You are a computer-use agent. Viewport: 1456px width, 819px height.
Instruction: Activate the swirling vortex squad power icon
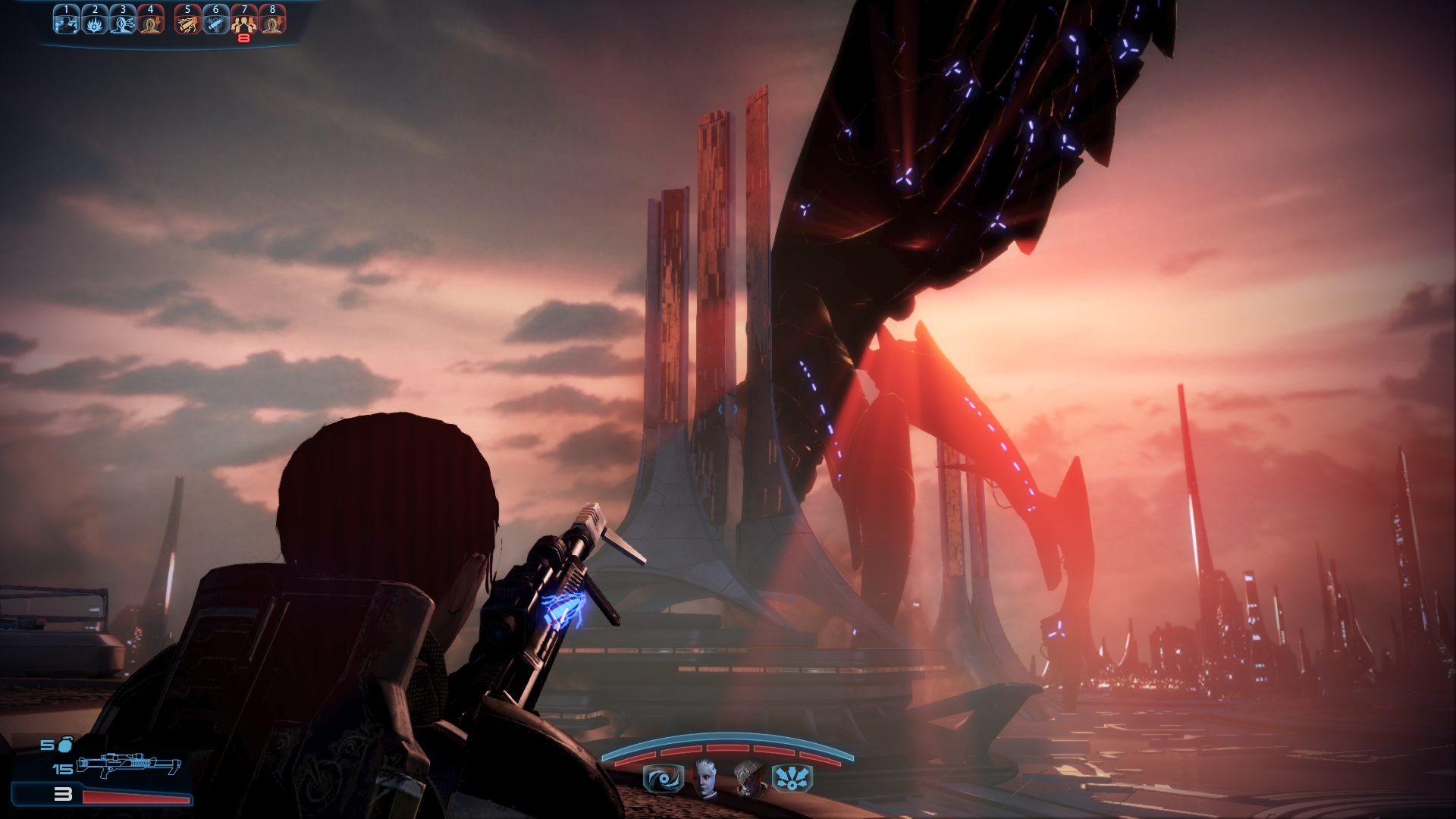coord(663,779)
